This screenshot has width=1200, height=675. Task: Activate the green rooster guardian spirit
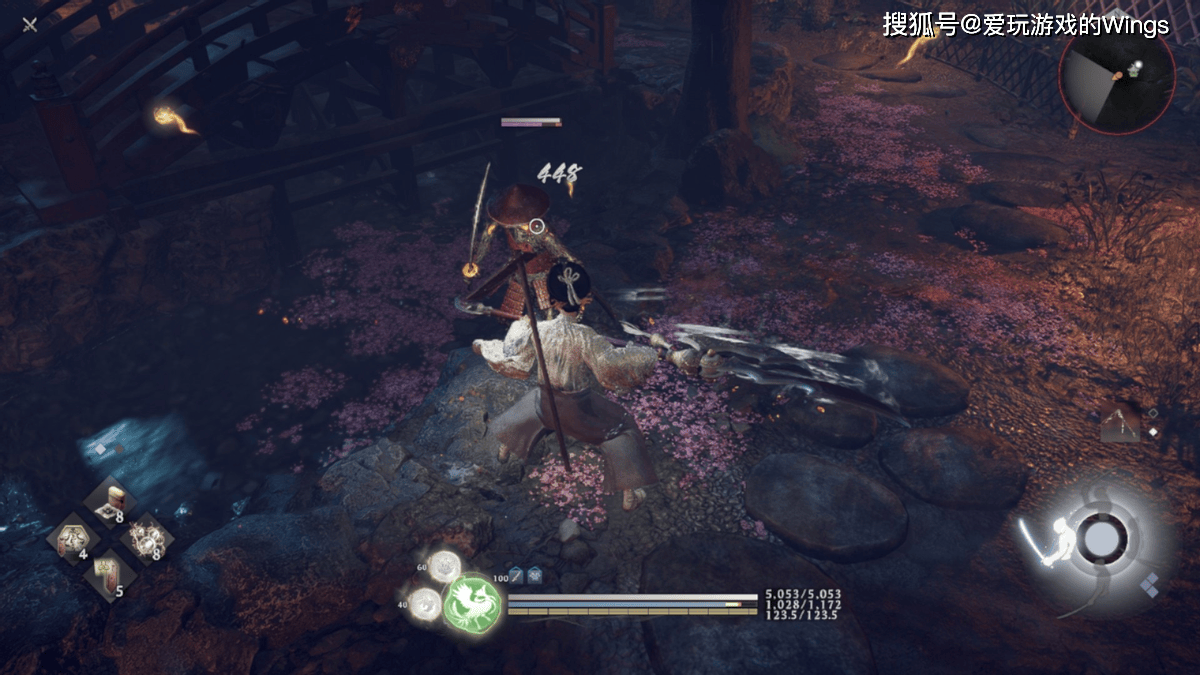click(x=472, y=603)
